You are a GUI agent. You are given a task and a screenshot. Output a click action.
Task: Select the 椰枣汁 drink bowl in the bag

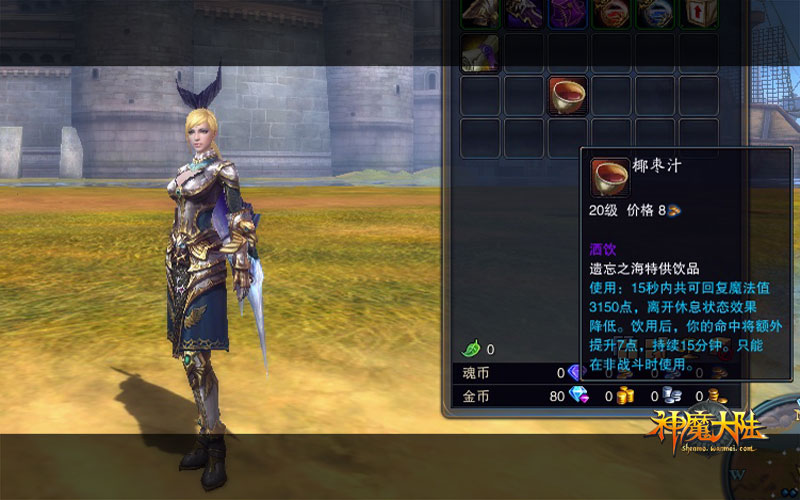point(568,95)
